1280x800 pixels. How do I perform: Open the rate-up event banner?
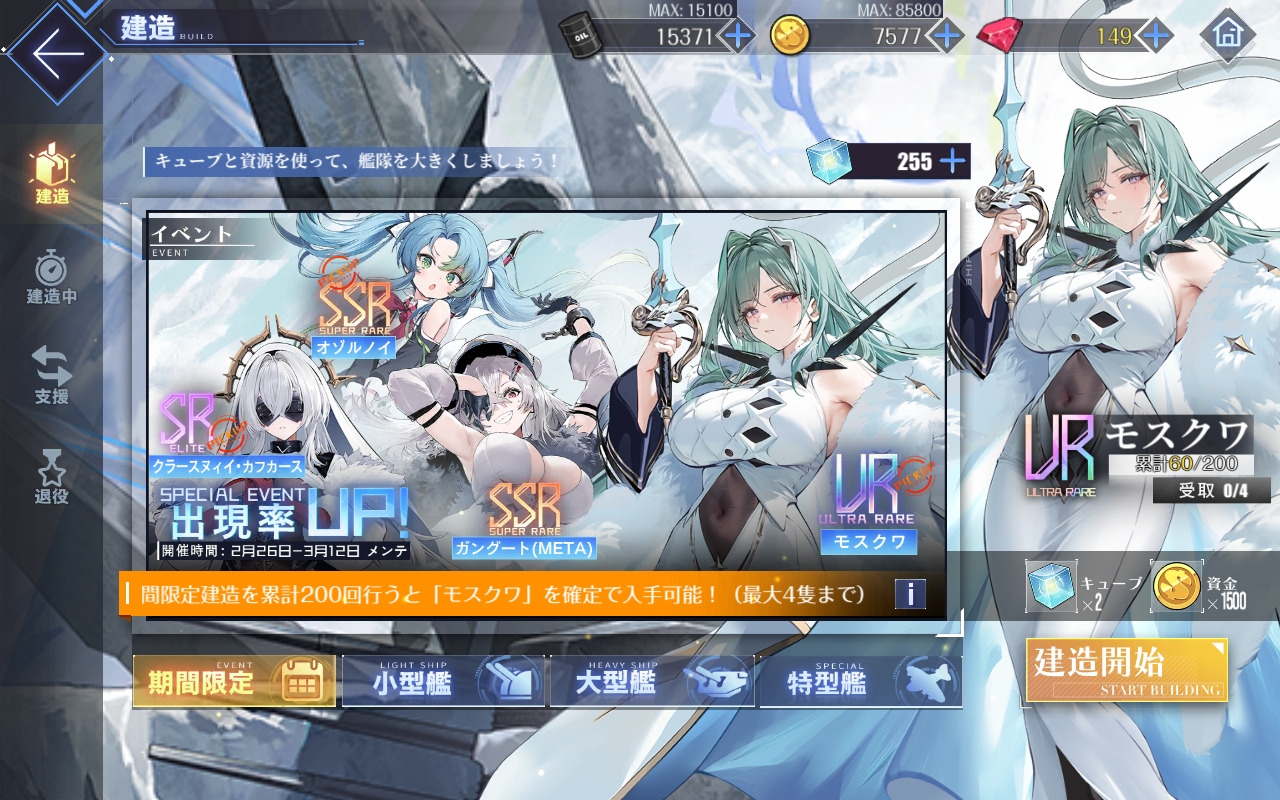(545, 390)
